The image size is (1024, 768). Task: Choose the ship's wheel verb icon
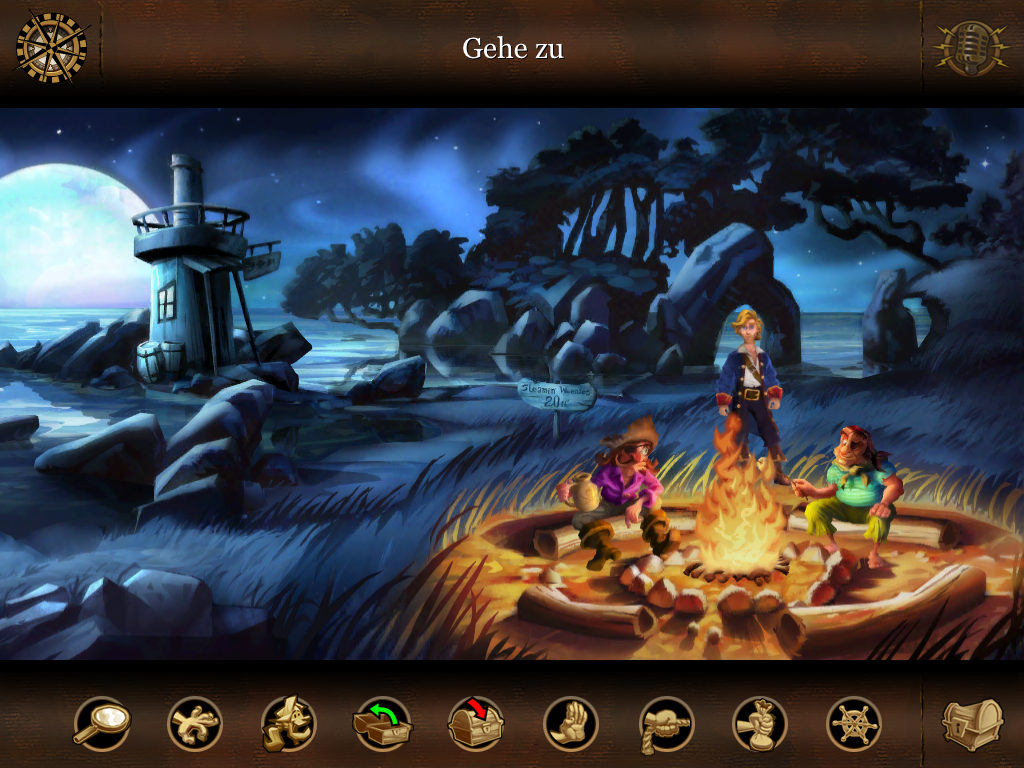pyautogui.click(x=854, y=723)
